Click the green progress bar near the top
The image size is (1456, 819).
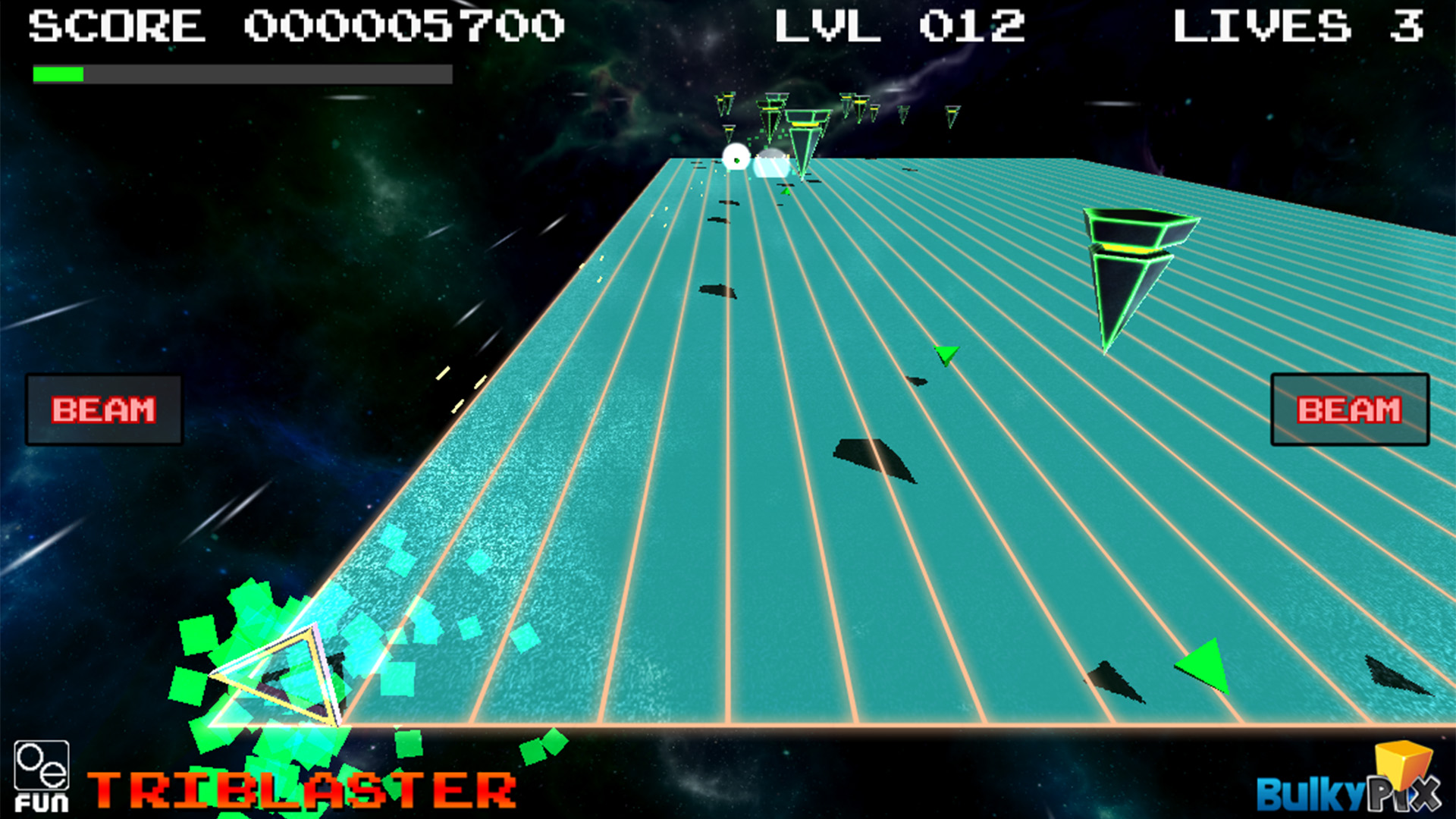57,74
